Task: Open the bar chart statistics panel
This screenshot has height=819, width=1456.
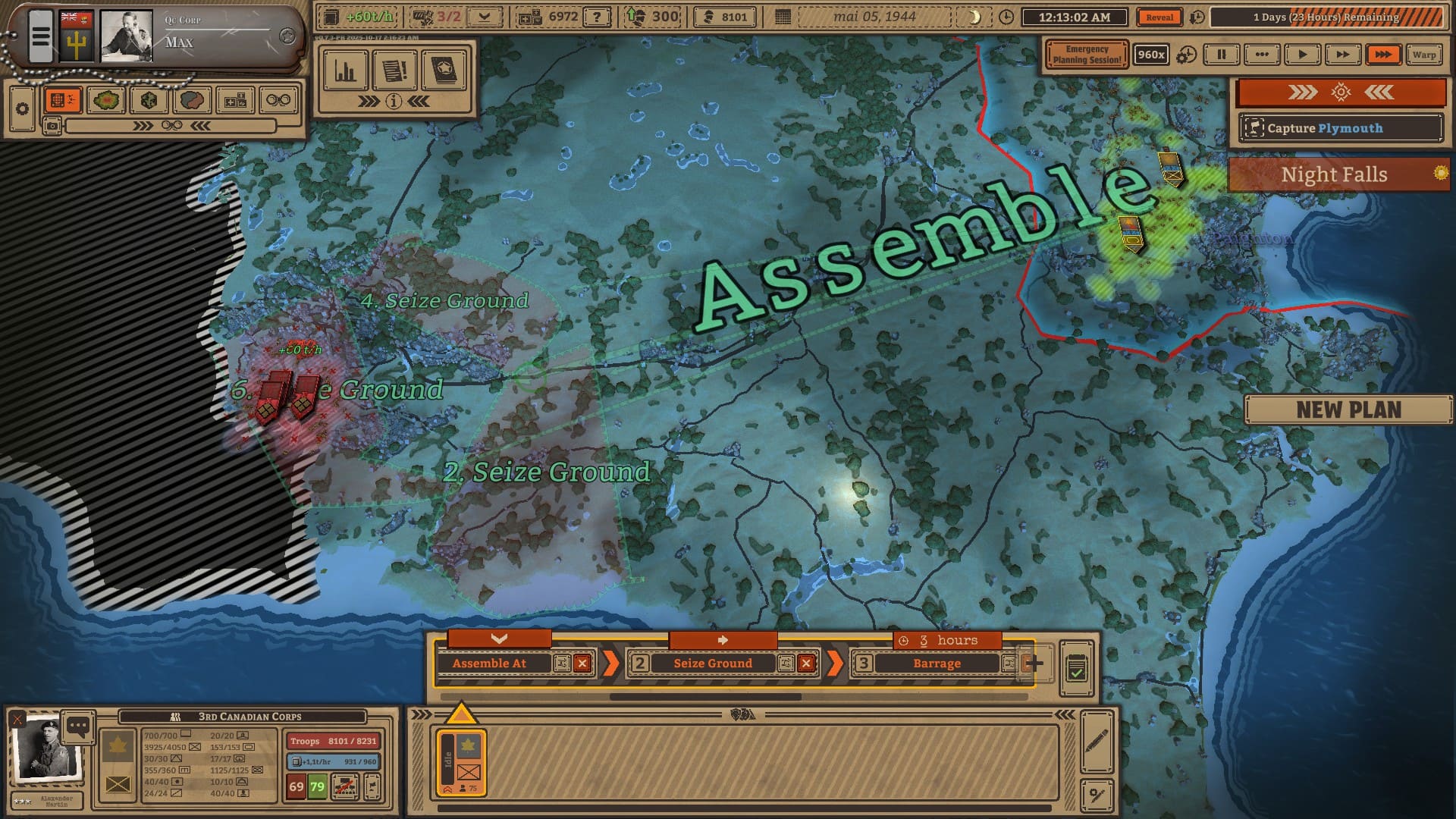Action: (346, 71)
